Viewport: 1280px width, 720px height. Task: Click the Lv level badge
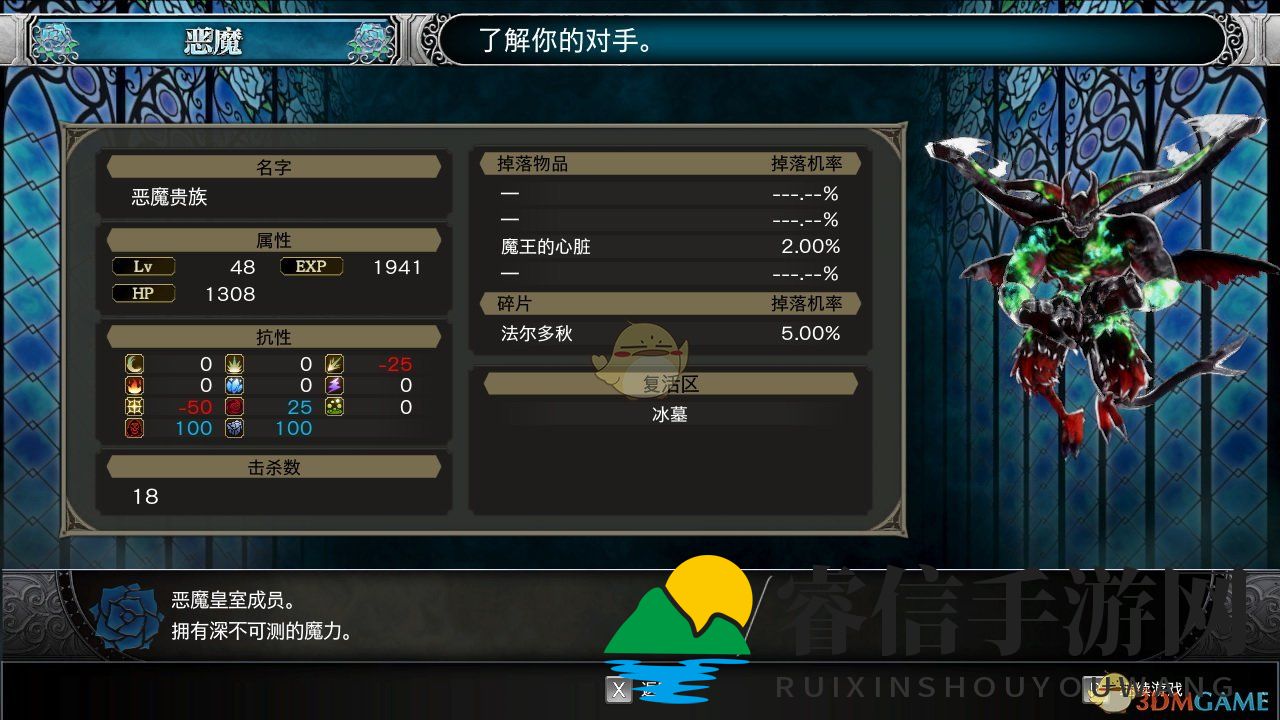tap(143, 266)
